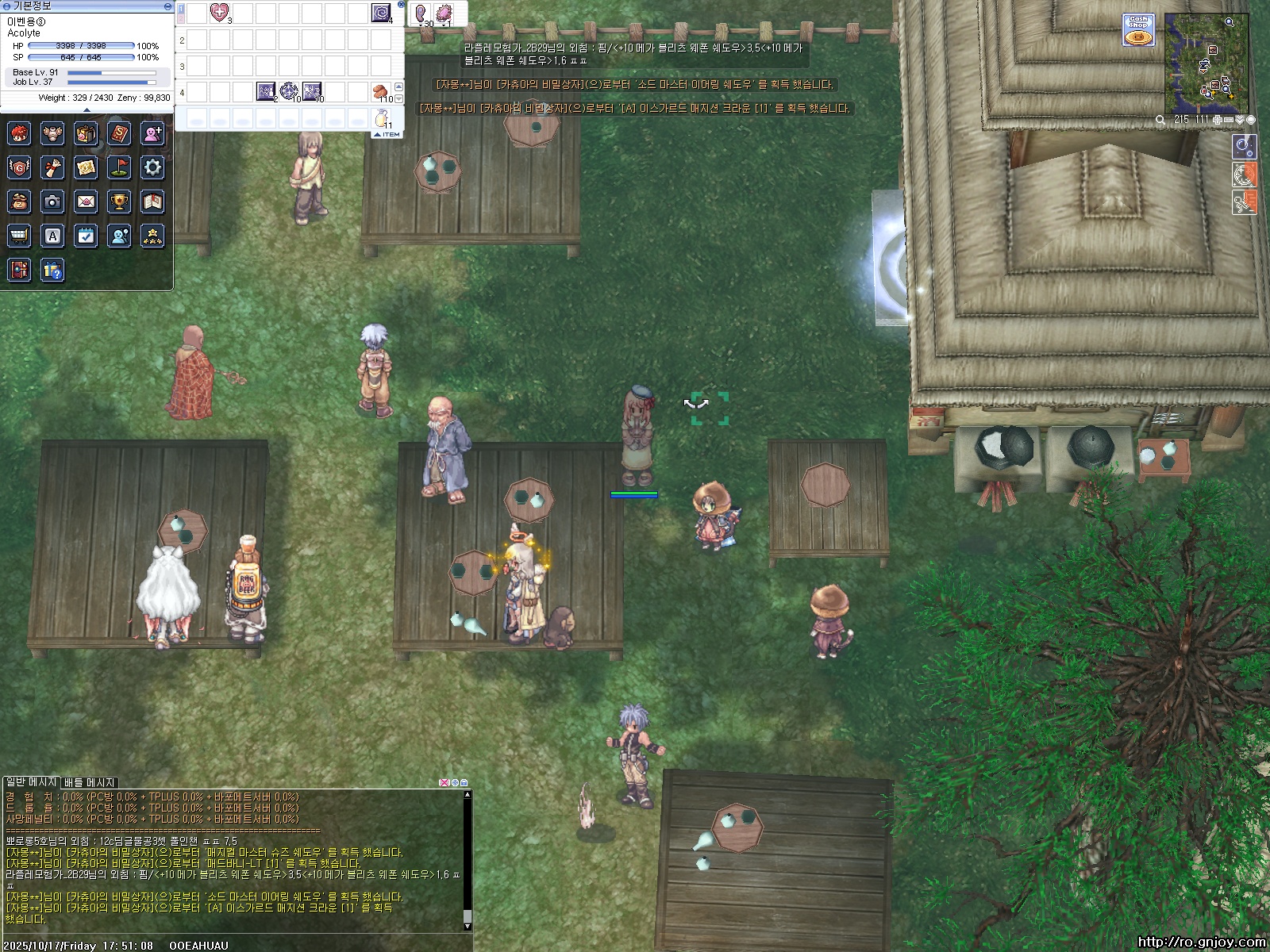Viewport: 1270px width, 952px height.
Task: Open the achievement trophy icon
Action: point(119,202)
